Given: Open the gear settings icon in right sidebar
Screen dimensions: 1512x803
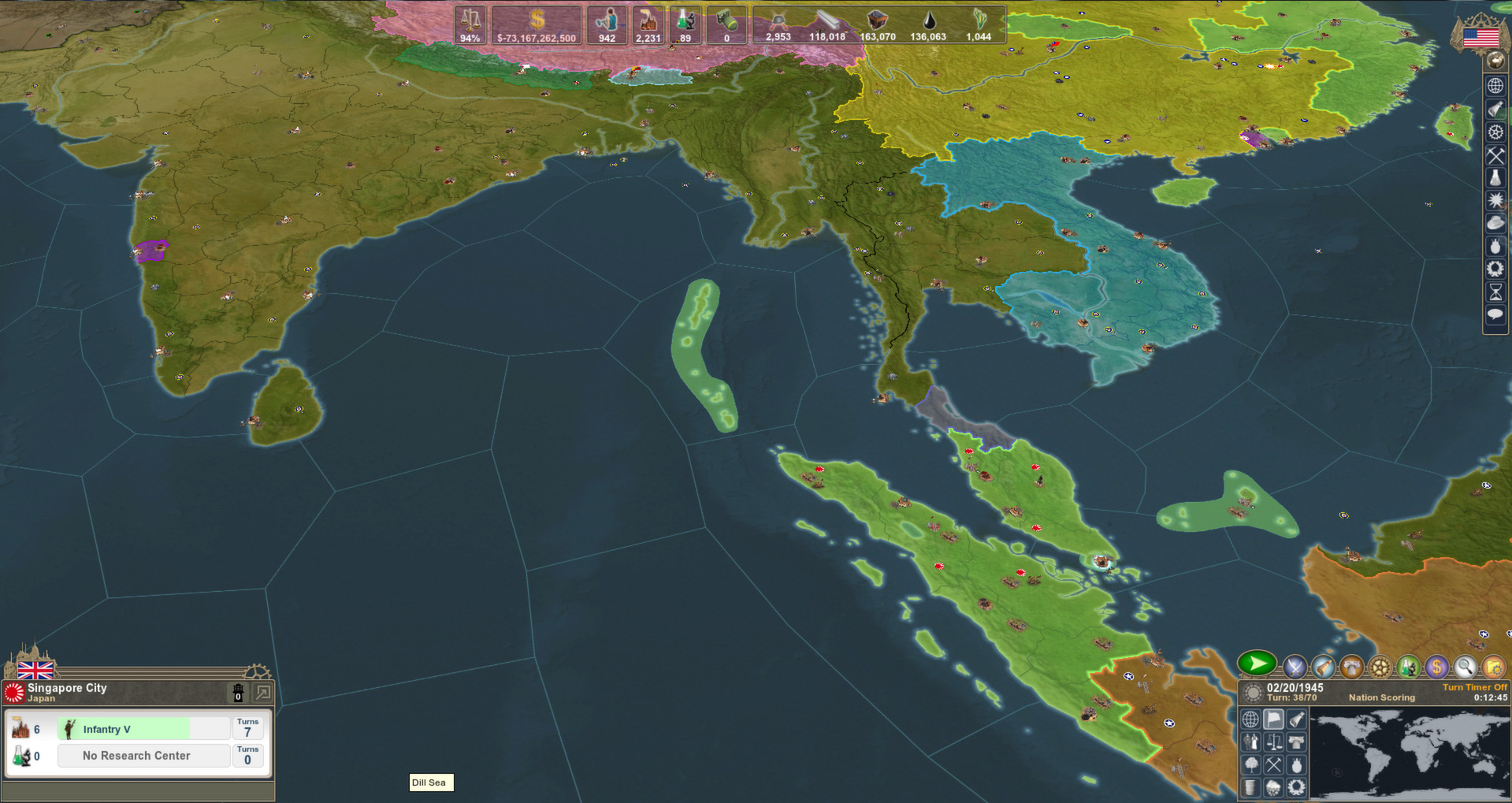Looking at the screenshot, I should 1494,132.
